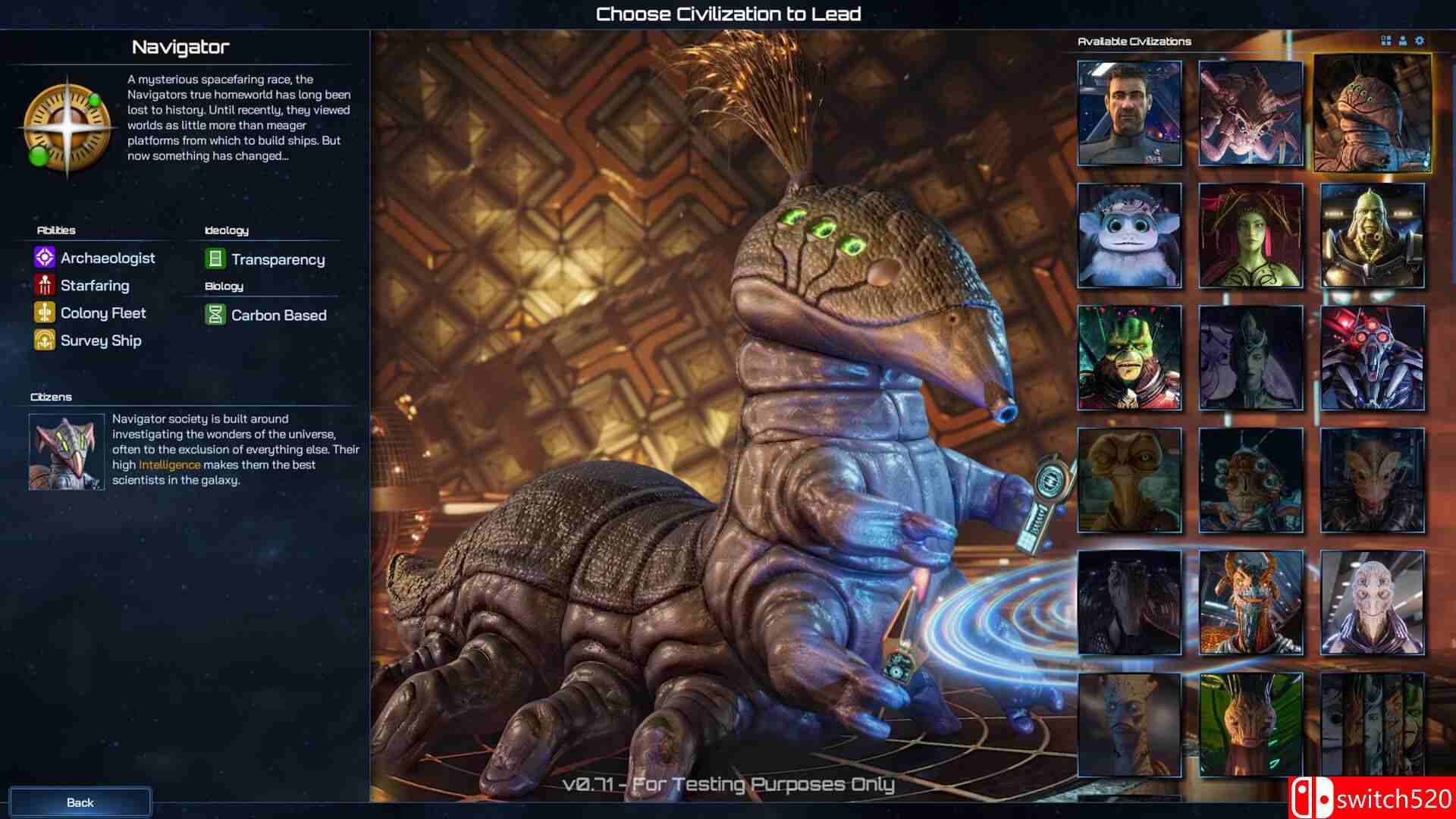Choose the pink tentacled alien civilization
The height and width of the screenshot is (819, 1456).
(1250, 112)
